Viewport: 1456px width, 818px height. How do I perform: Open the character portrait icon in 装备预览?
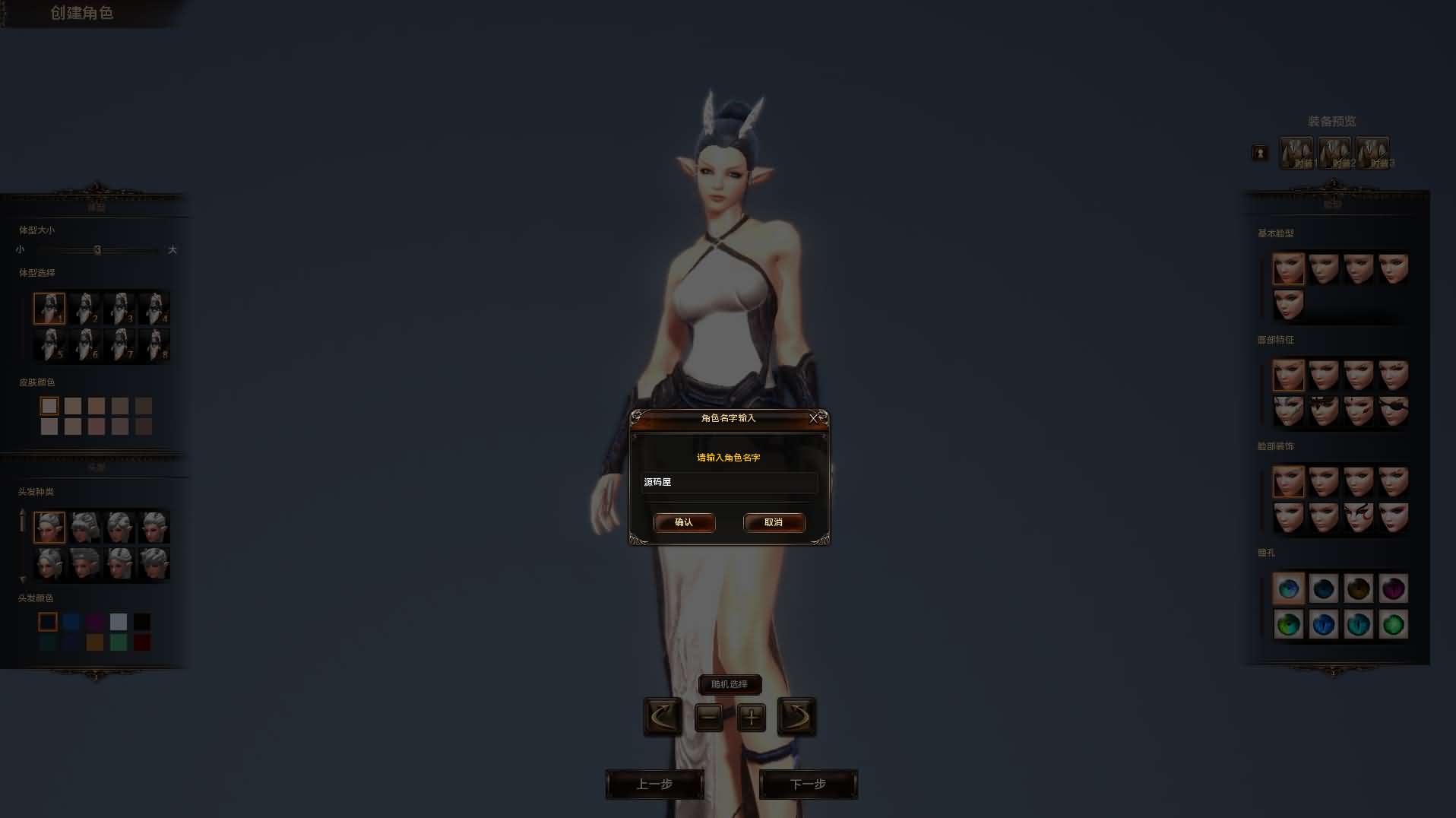tap(1261, 152)
